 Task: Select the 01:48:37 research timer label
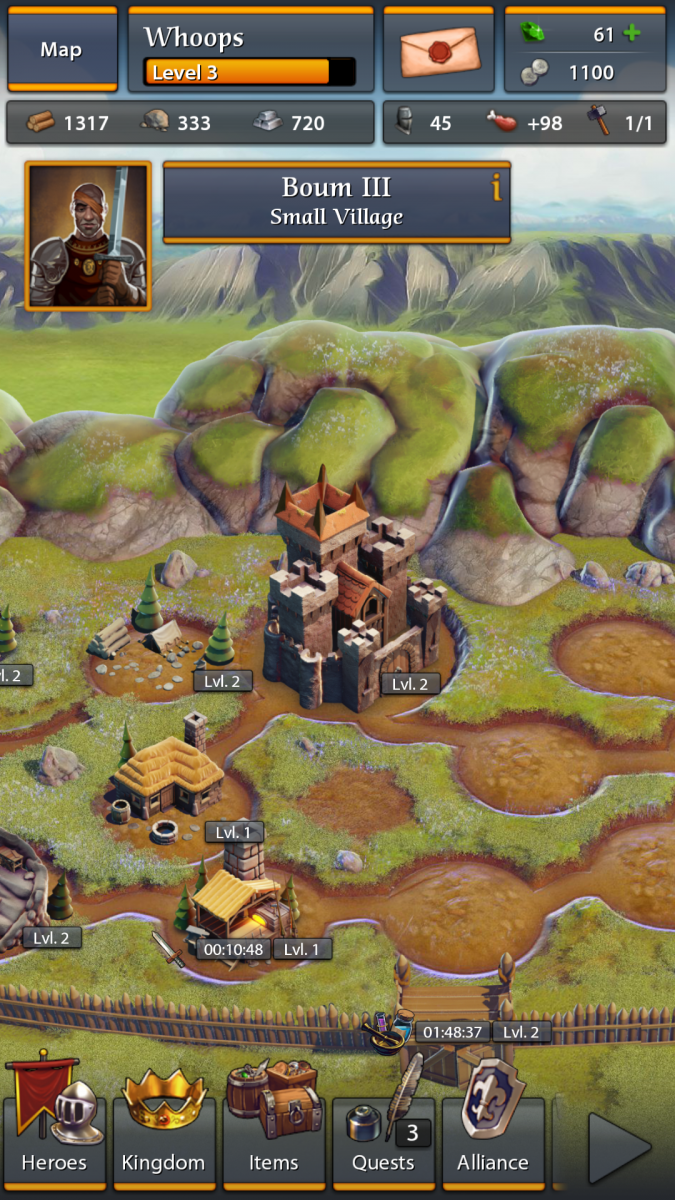tap(453, 1032)
